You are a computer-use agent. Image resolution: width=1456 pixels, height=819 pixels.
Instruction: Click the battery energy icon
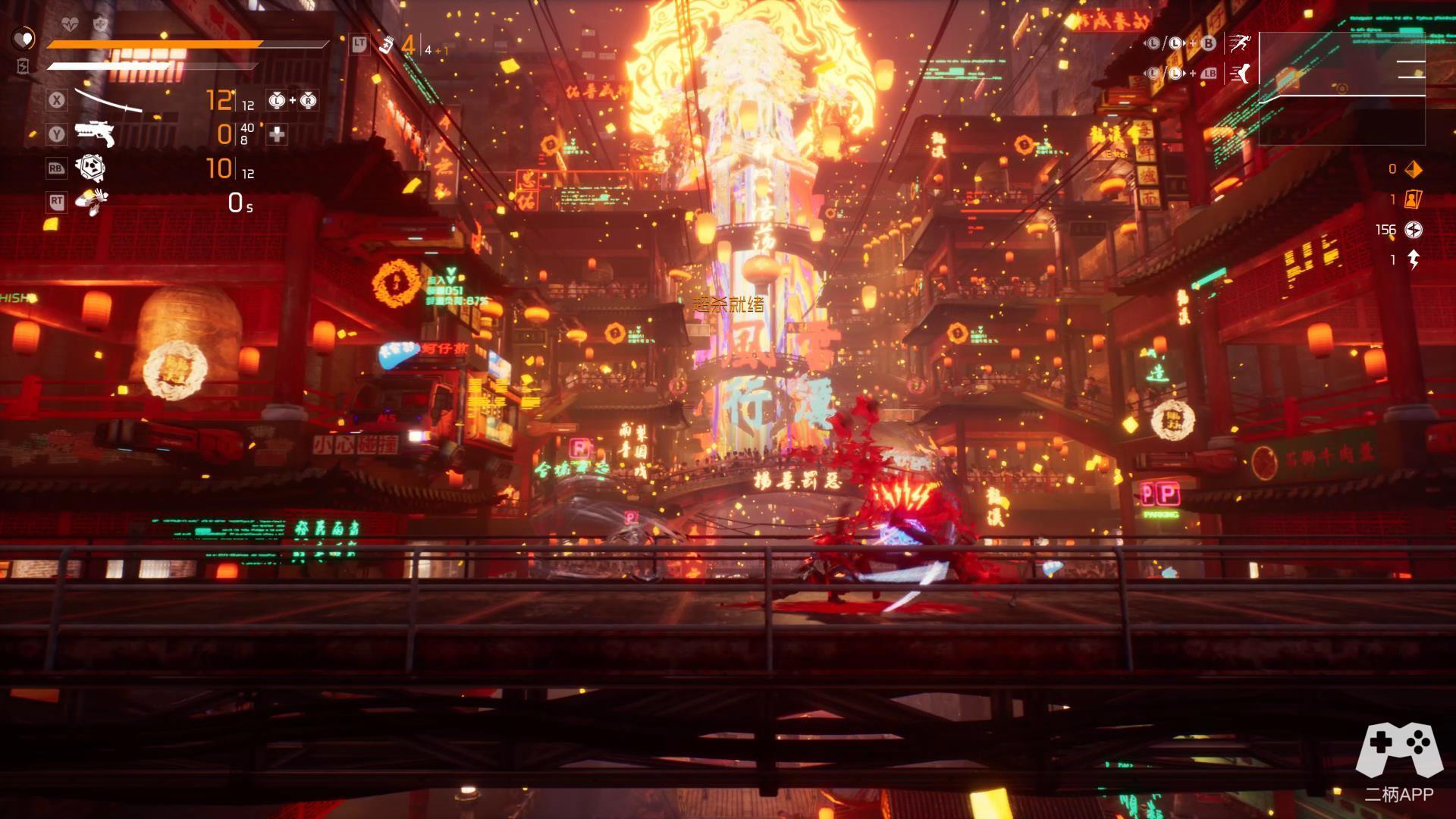click(23, 67)
